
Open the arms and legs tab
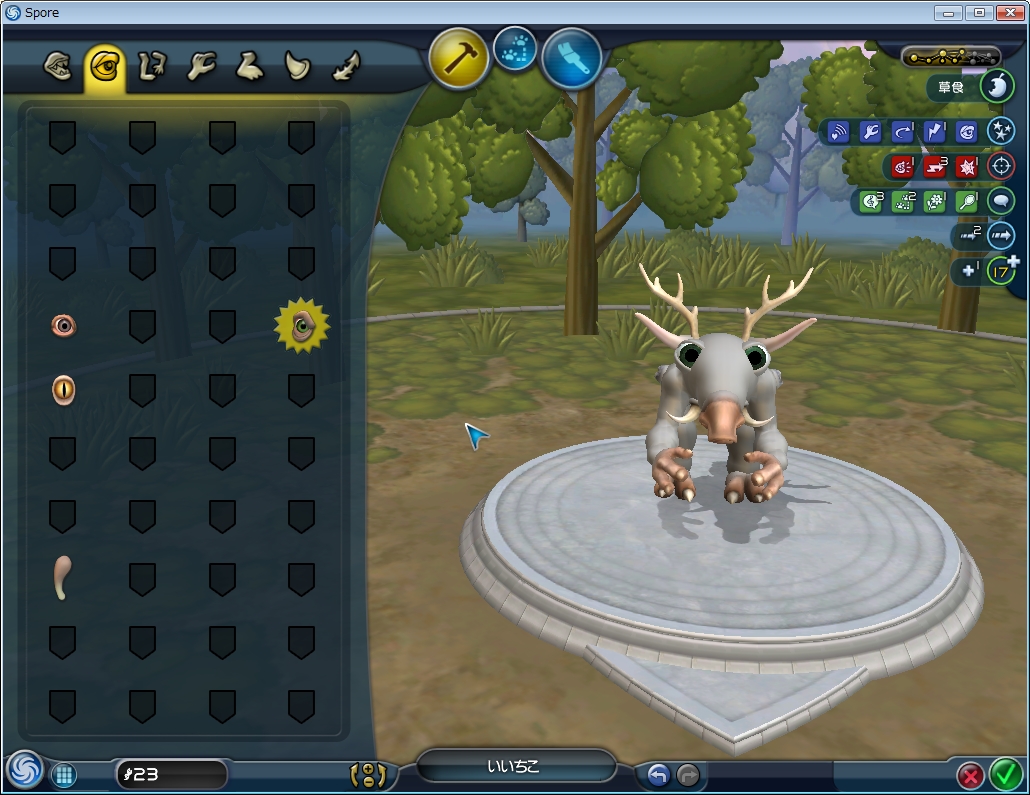pyautogui.click(x=150, y=68)
